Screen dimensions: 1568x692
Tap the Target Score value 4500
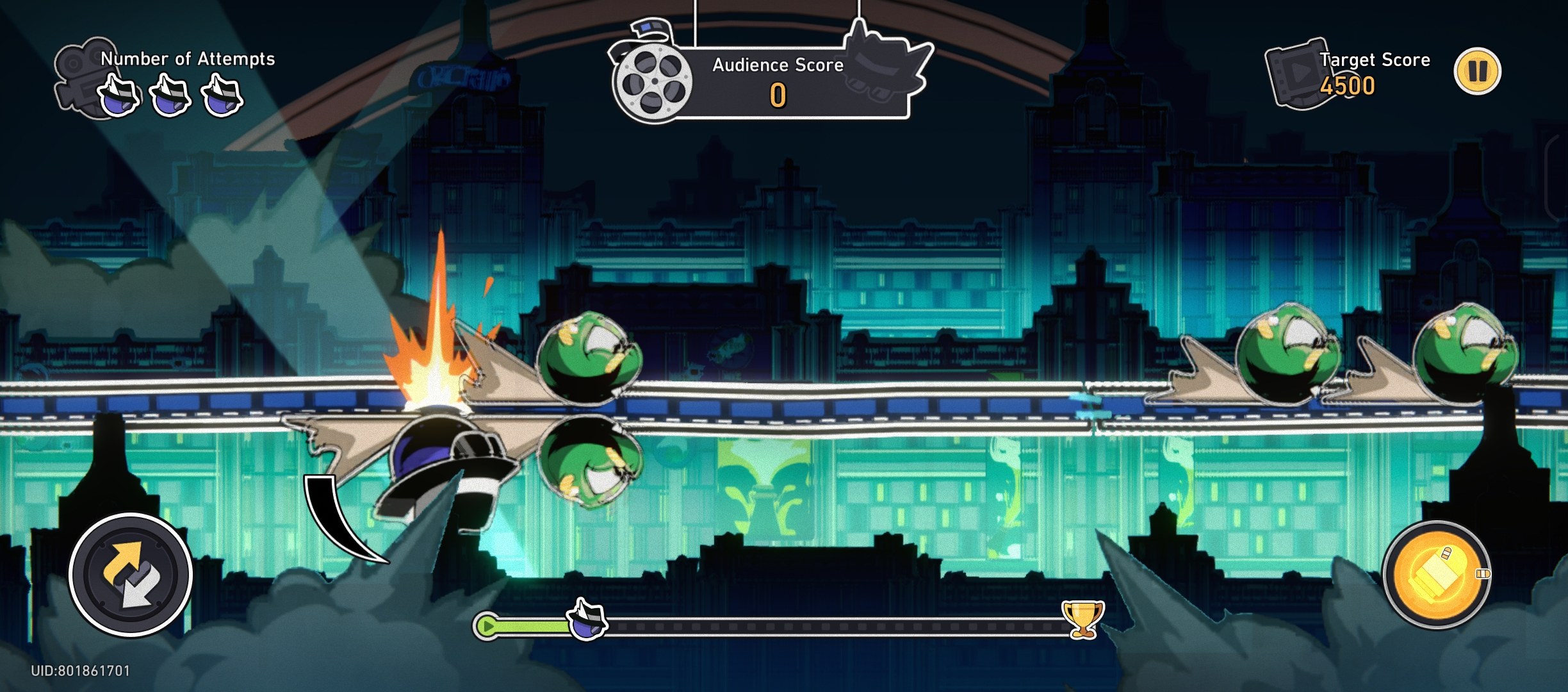click(1347, 85)
